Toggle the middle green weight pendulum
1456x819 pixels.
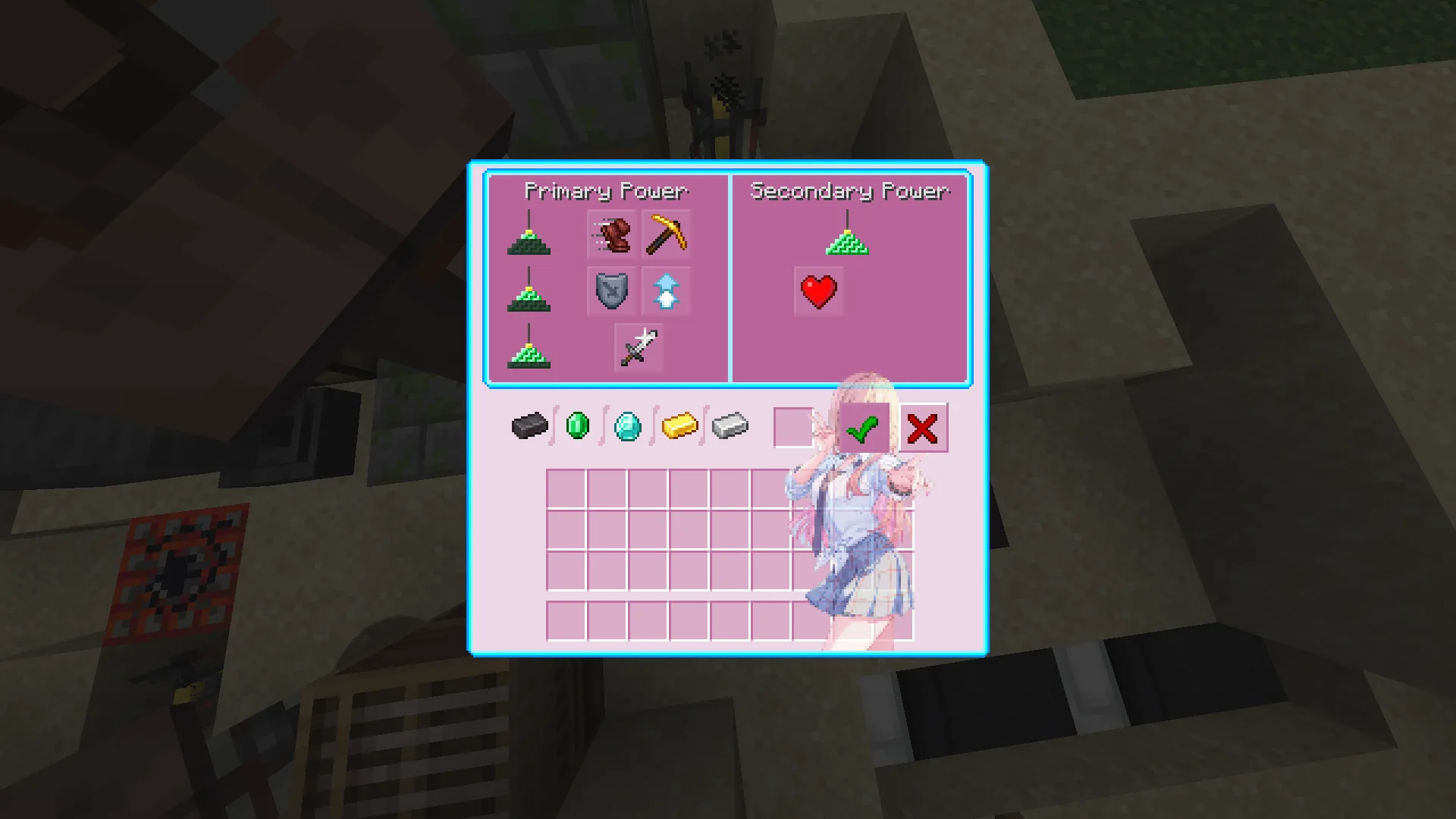pyautogui.click(x=529, y=300)
